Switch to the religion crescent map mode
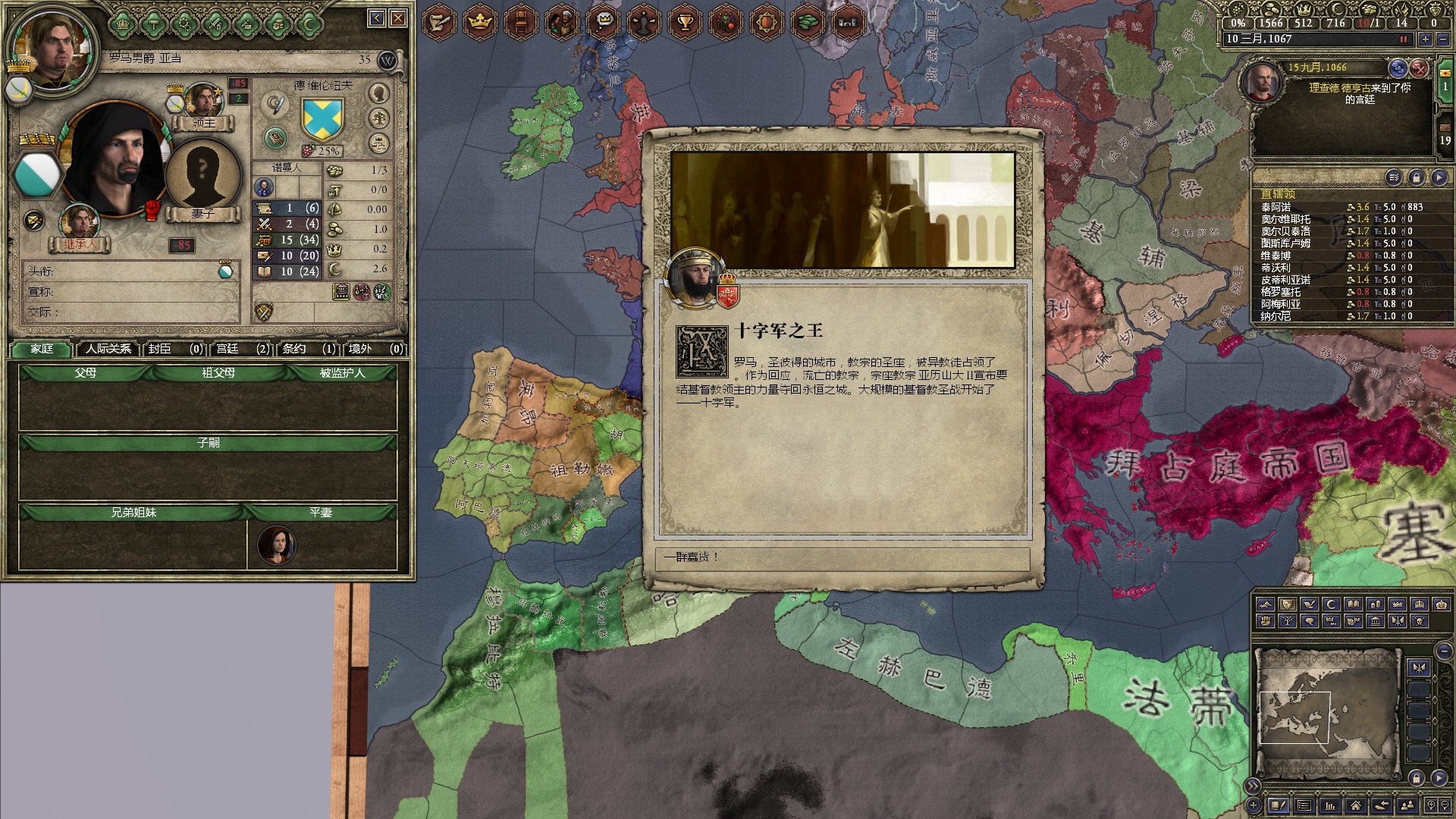Screen dimensions: 1456x819 point(1332,604)
